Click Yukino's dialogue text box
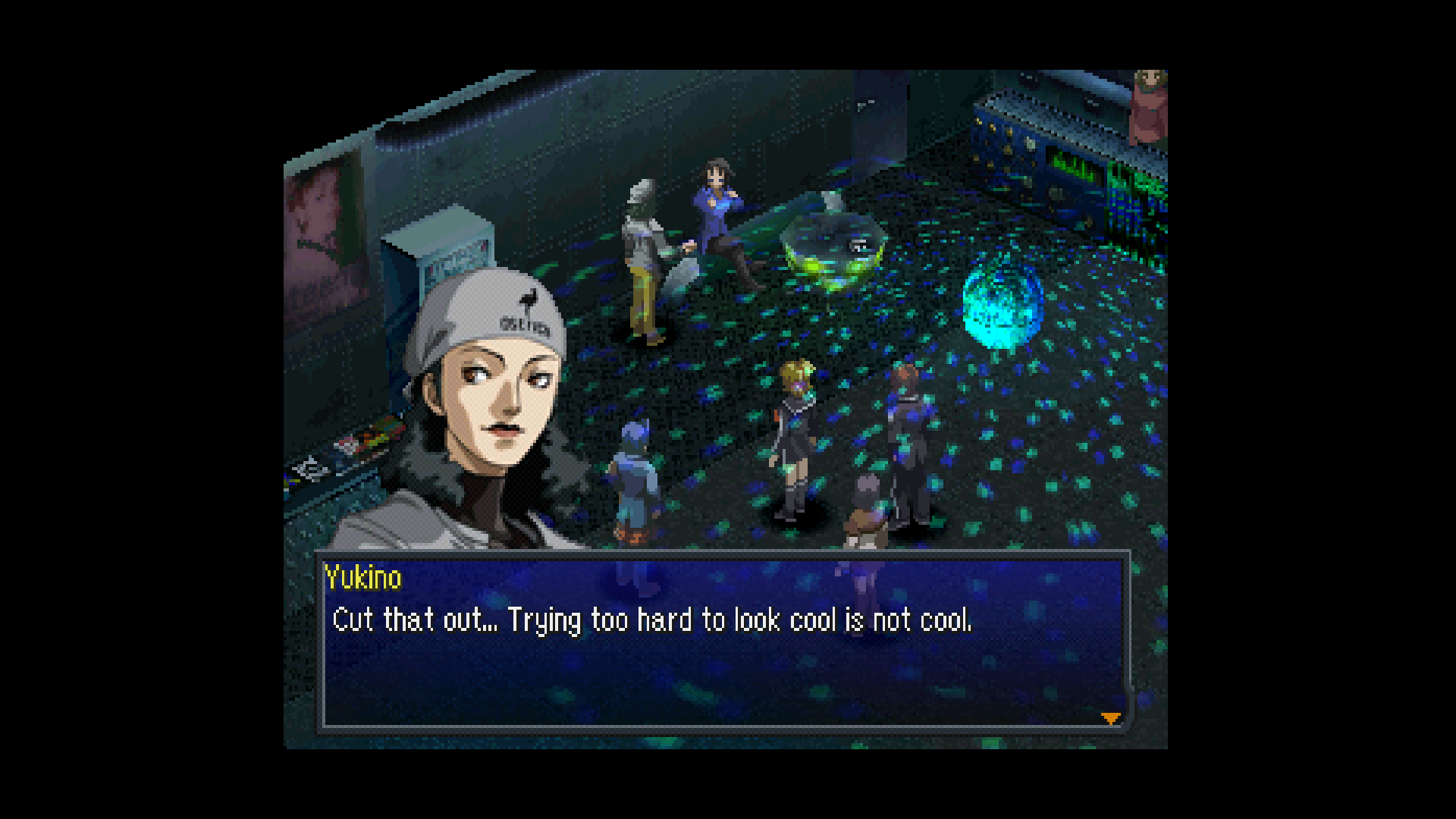1456x819 pixels. pyautogui.click(x=723, y=642)
